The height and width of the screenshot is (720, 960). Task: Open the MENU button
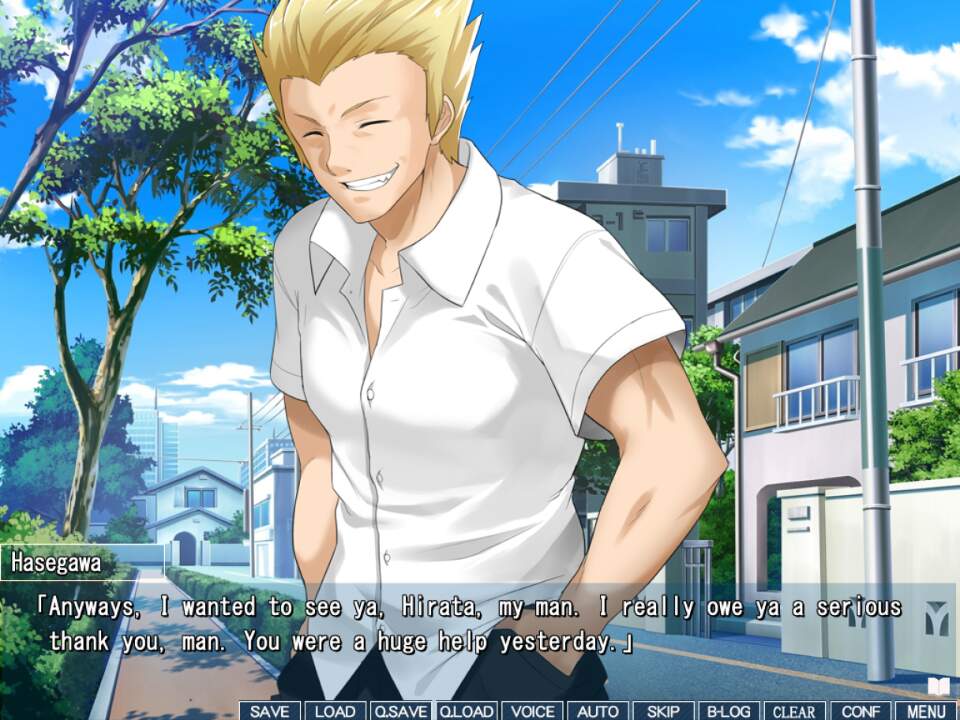tap(926, 711)
